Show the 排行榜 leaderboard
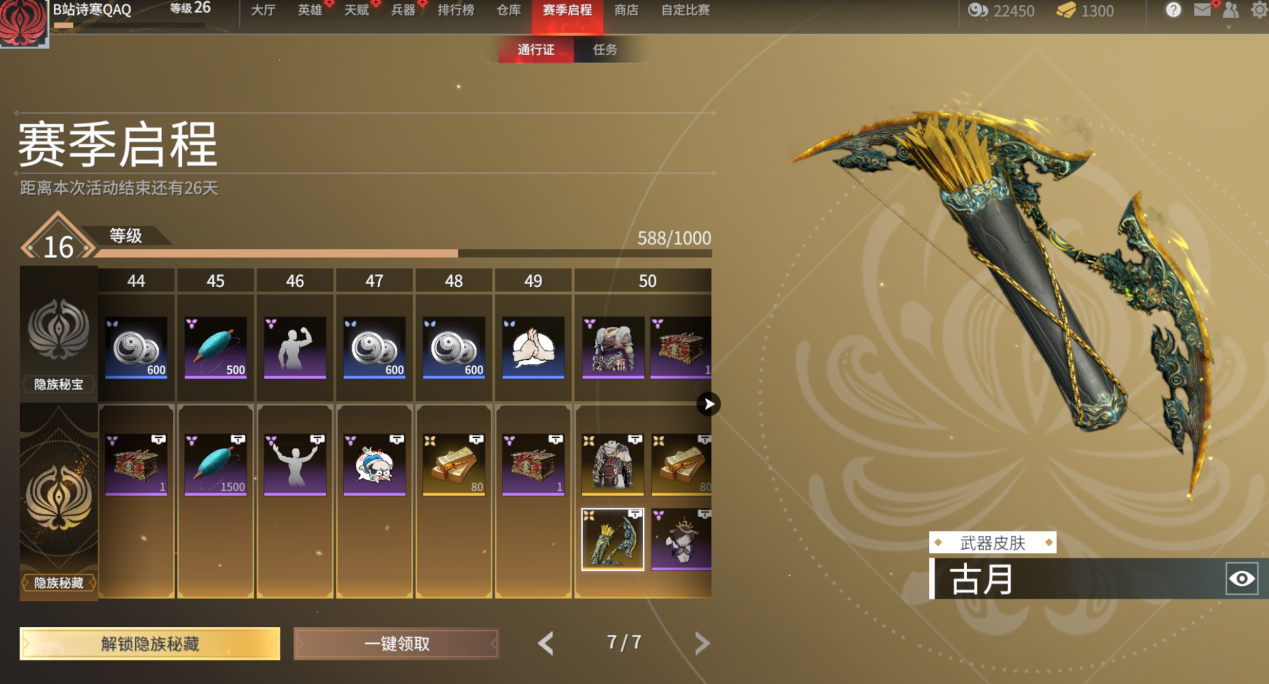1269x684 pixels. click(x=456, y=11)
